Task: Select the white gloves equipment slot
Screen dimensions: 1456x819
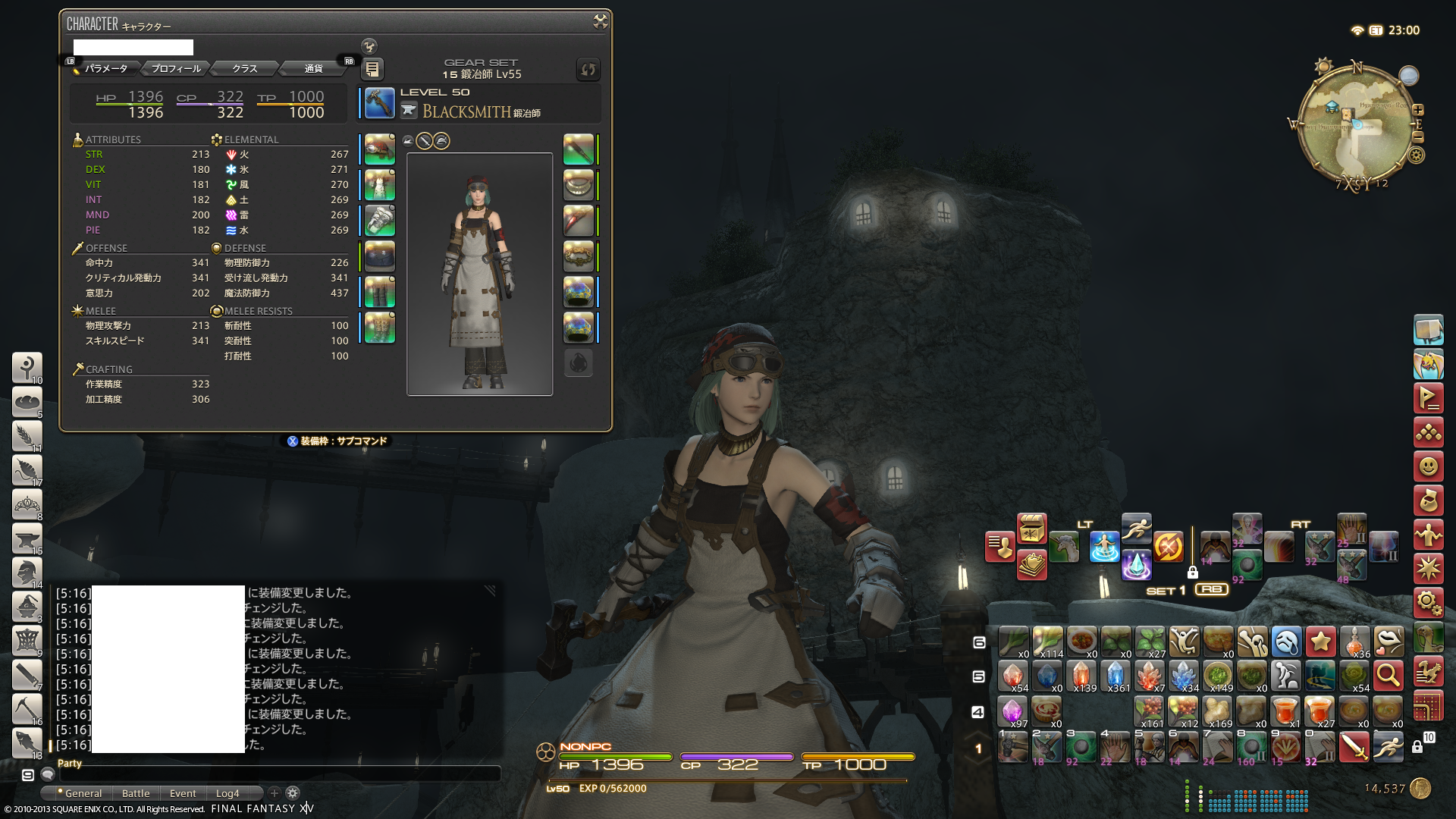Action: [x=379, y=221]
